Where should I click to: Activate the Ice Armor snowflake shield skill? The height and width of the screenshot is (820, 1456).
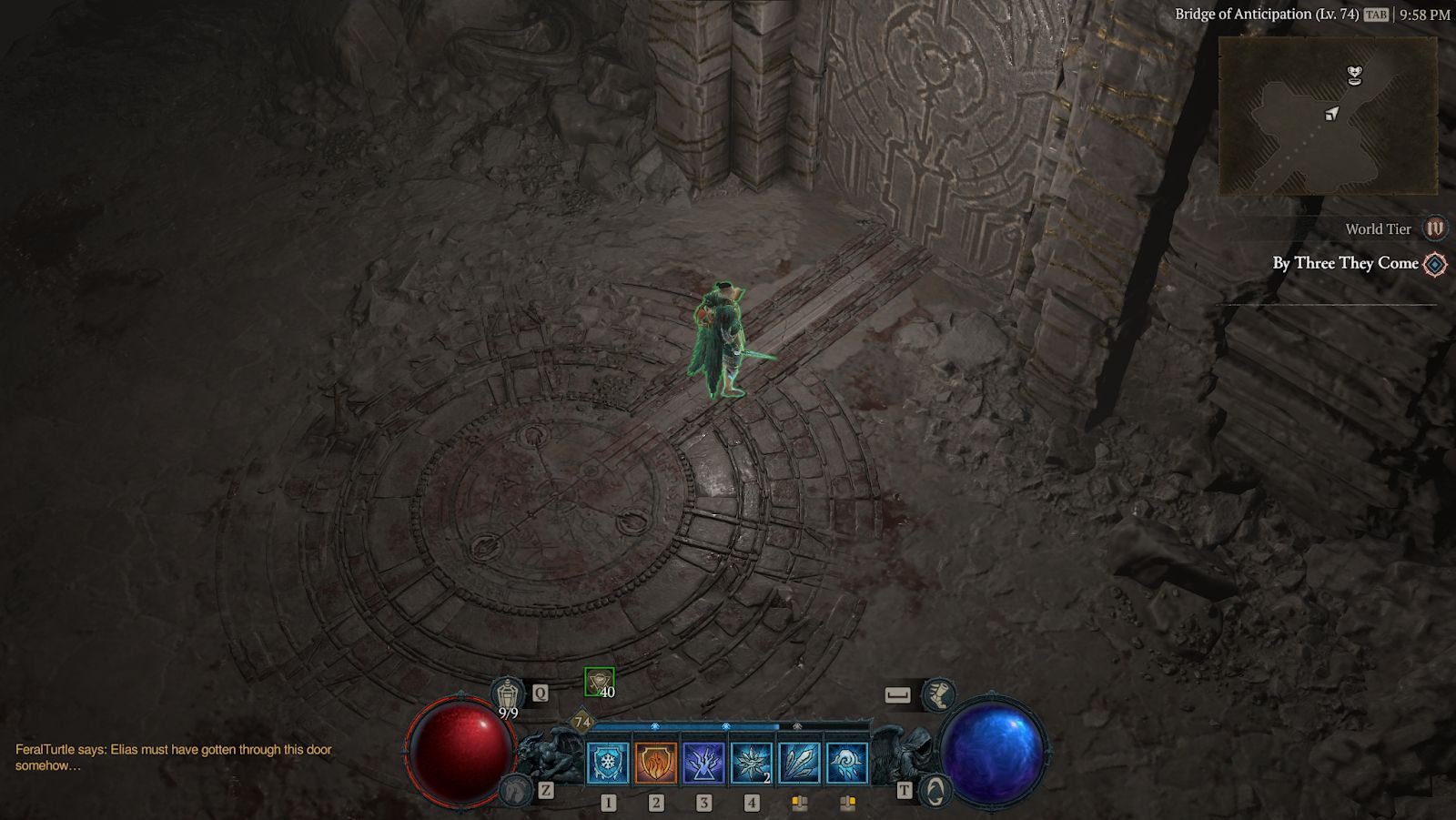tap(608, 763)
